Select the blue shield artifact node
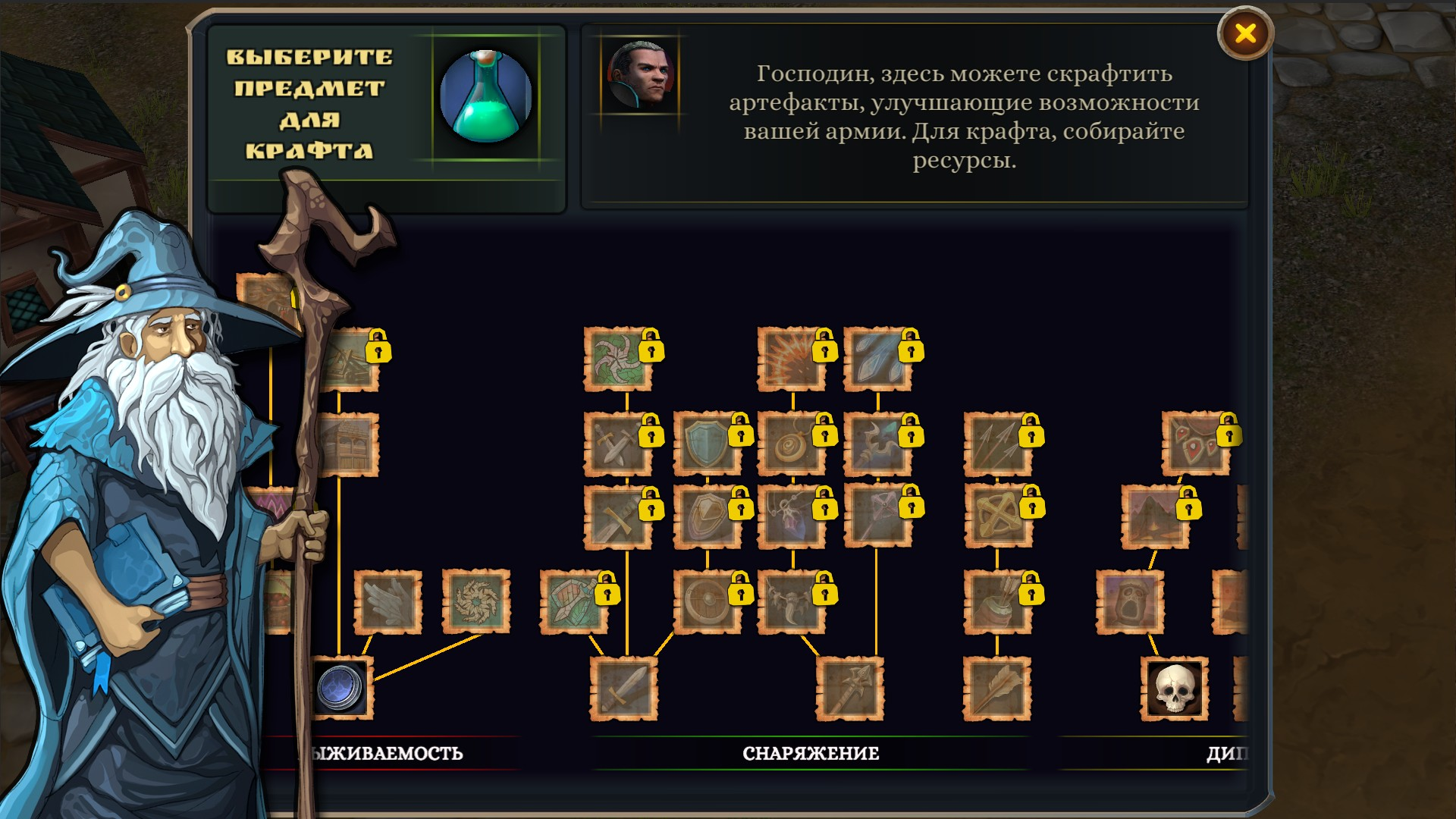1456x819 pixels. [x=704, y=441]
